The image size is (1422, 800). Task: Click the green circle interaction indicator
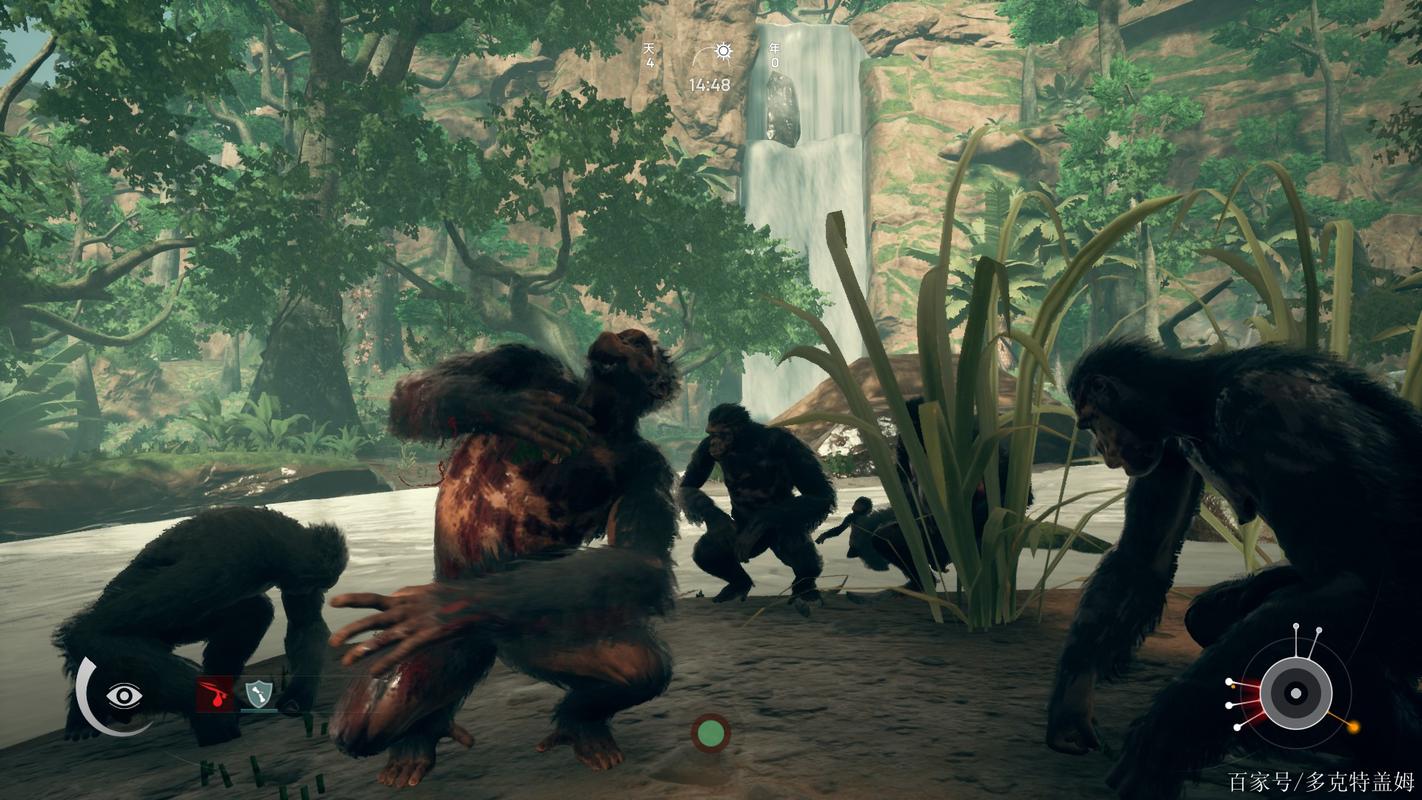[710, 733]
